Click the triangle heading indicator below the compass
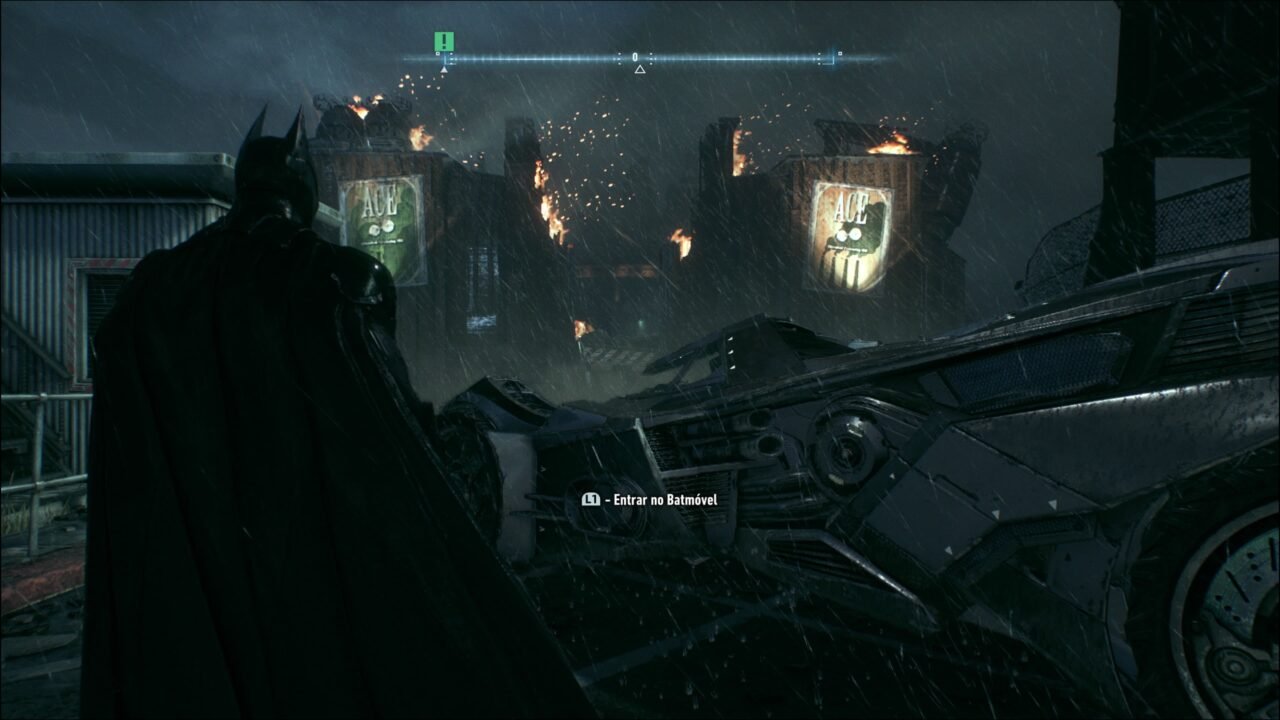This screenshot has width=1280, height=720. tap(640, 70)
